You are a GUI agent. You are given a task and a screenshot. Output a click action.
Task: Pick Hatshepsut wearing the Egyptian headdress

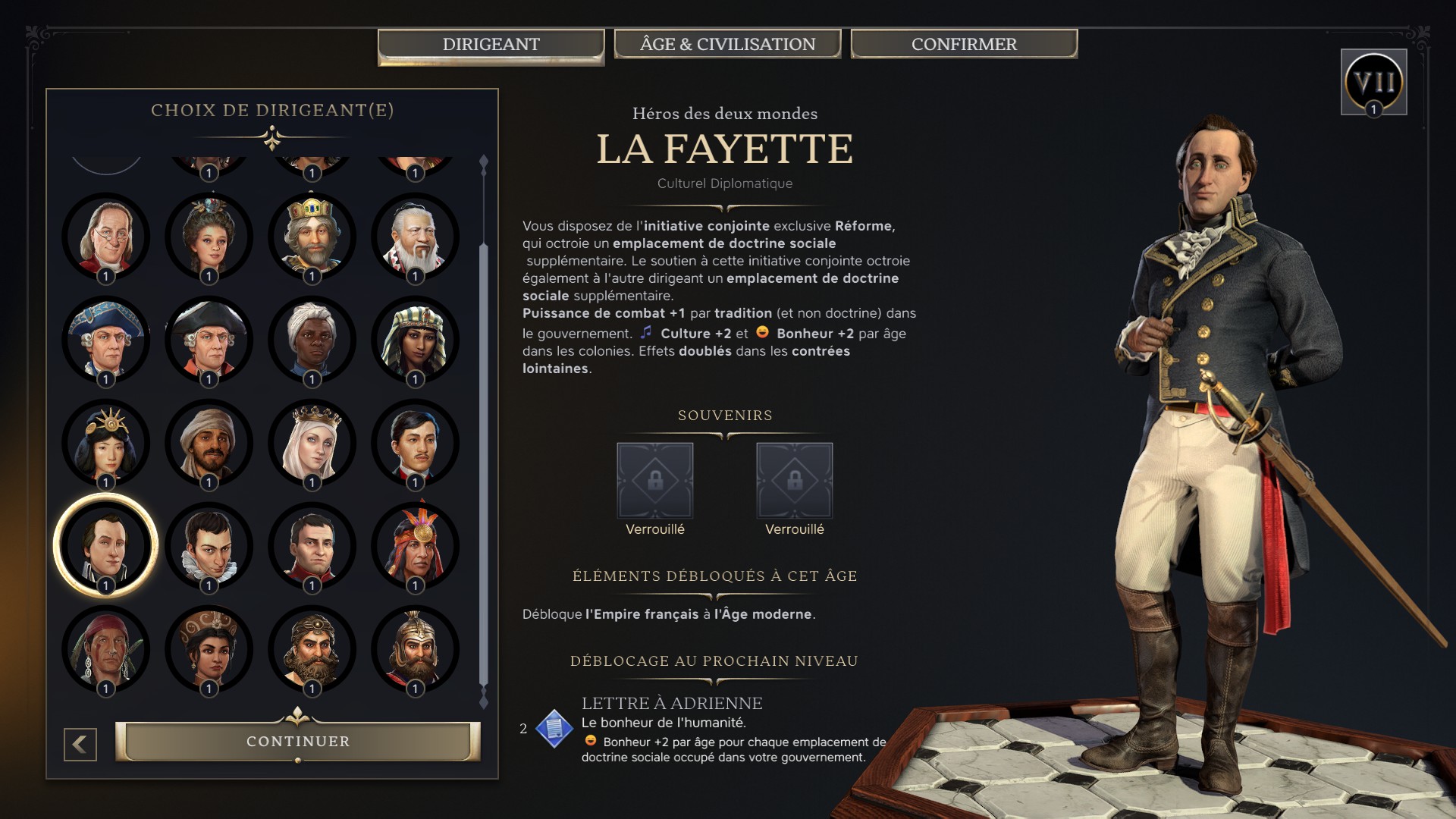pyautogui.click(x=413, y=340)
